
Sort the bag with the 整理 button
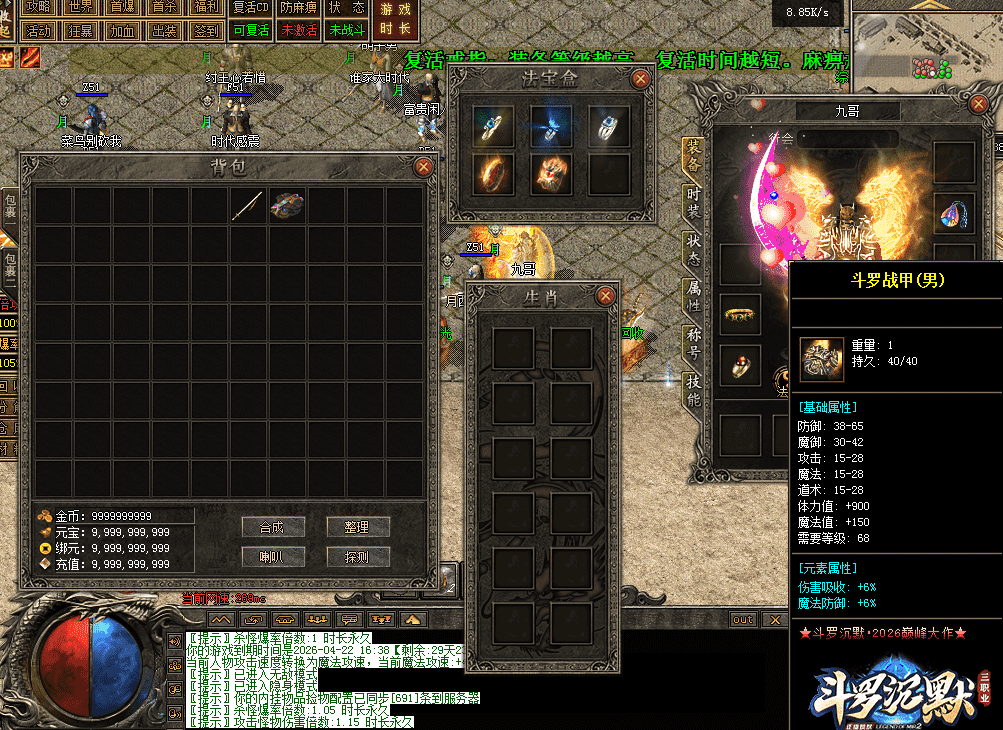(x=358, y=527)
